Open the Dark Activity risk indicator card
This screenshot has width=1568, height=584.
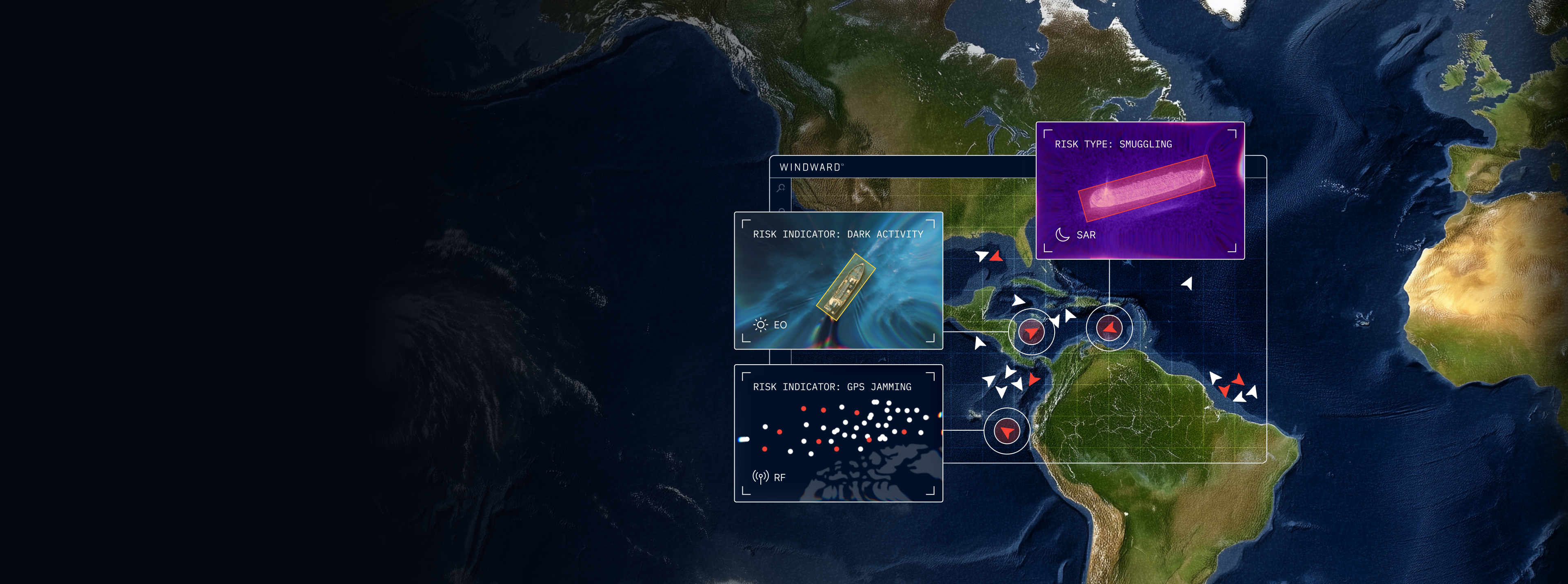(x=838, y=281)
